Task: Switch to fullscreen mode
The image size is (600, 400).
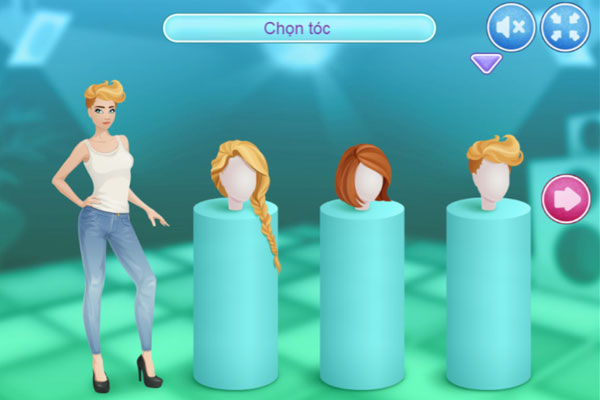Action: click(x=565, y=27)
